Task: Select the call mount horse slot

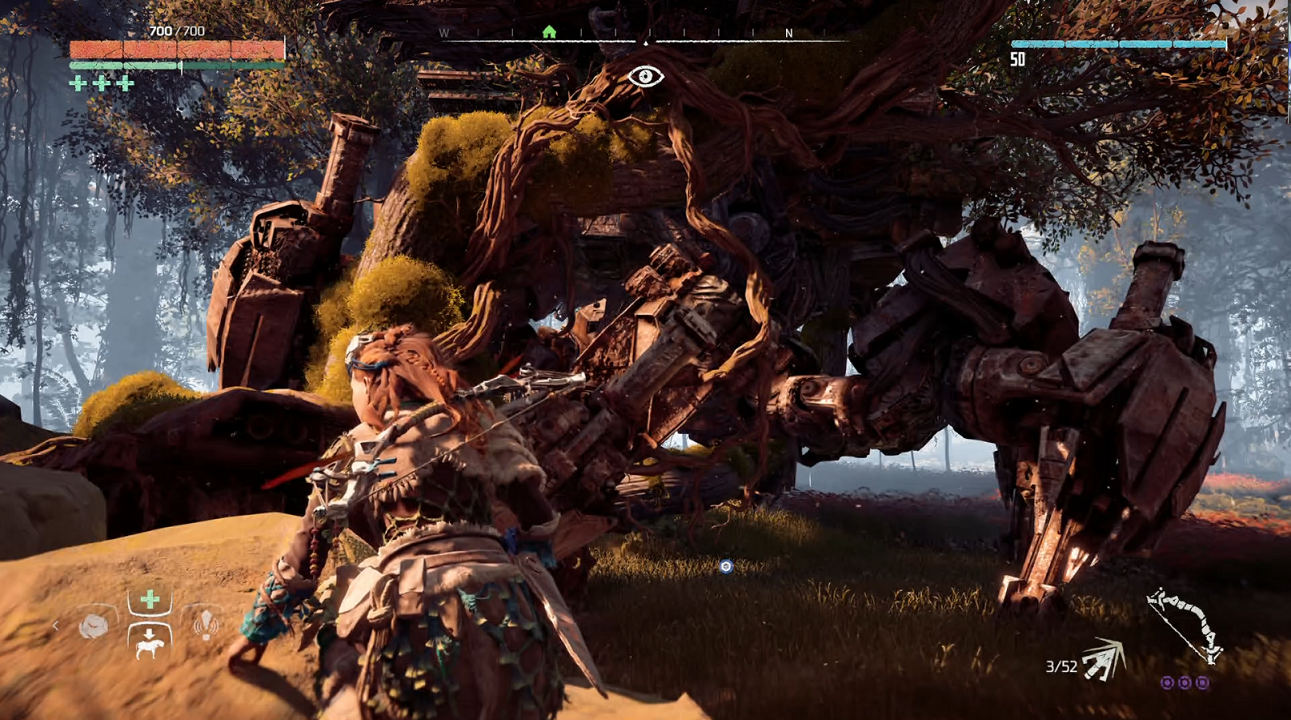Action: pos(150,641)
